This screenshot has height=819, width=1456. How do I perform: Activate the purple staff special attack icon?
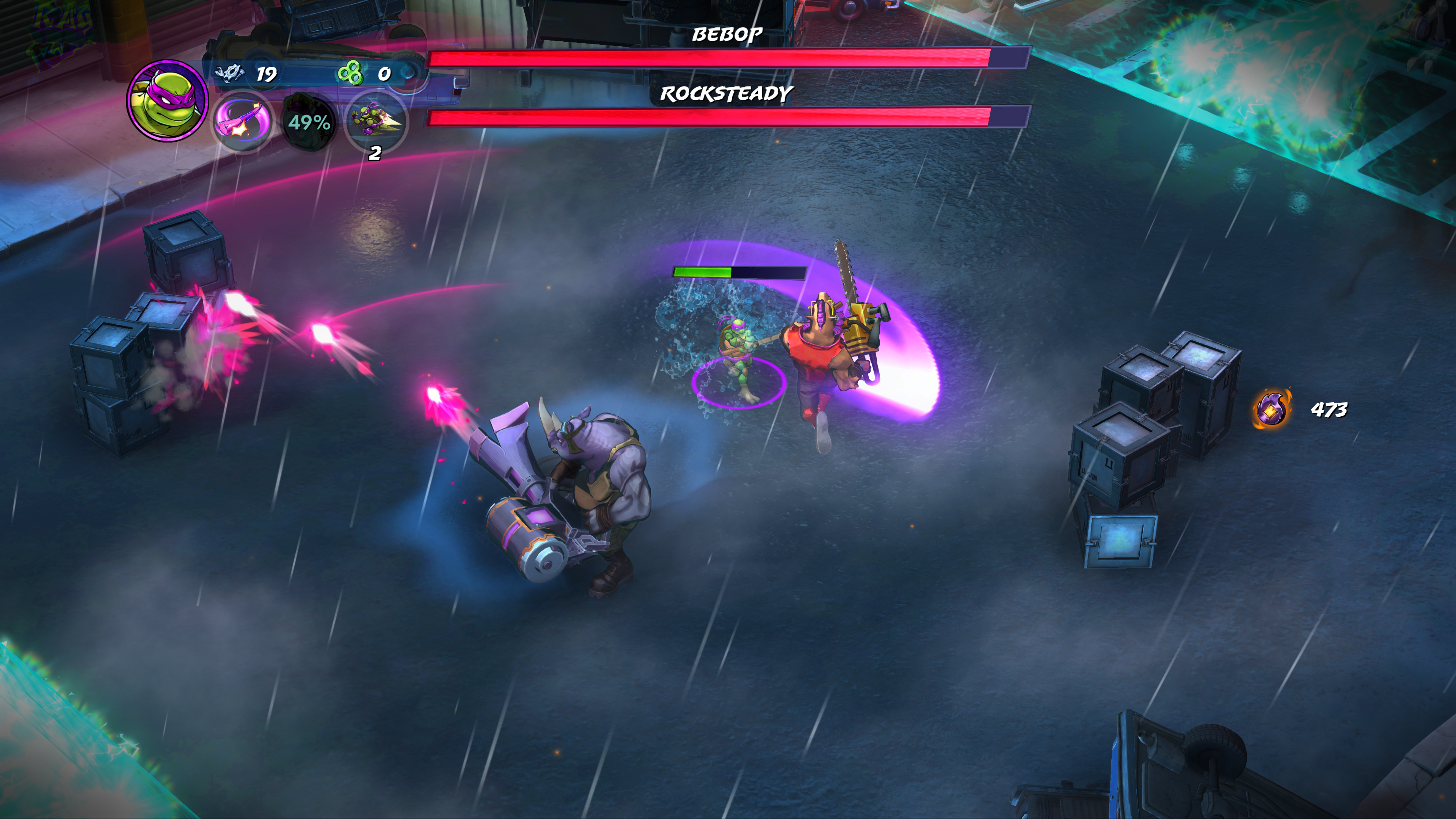[242, 121]
